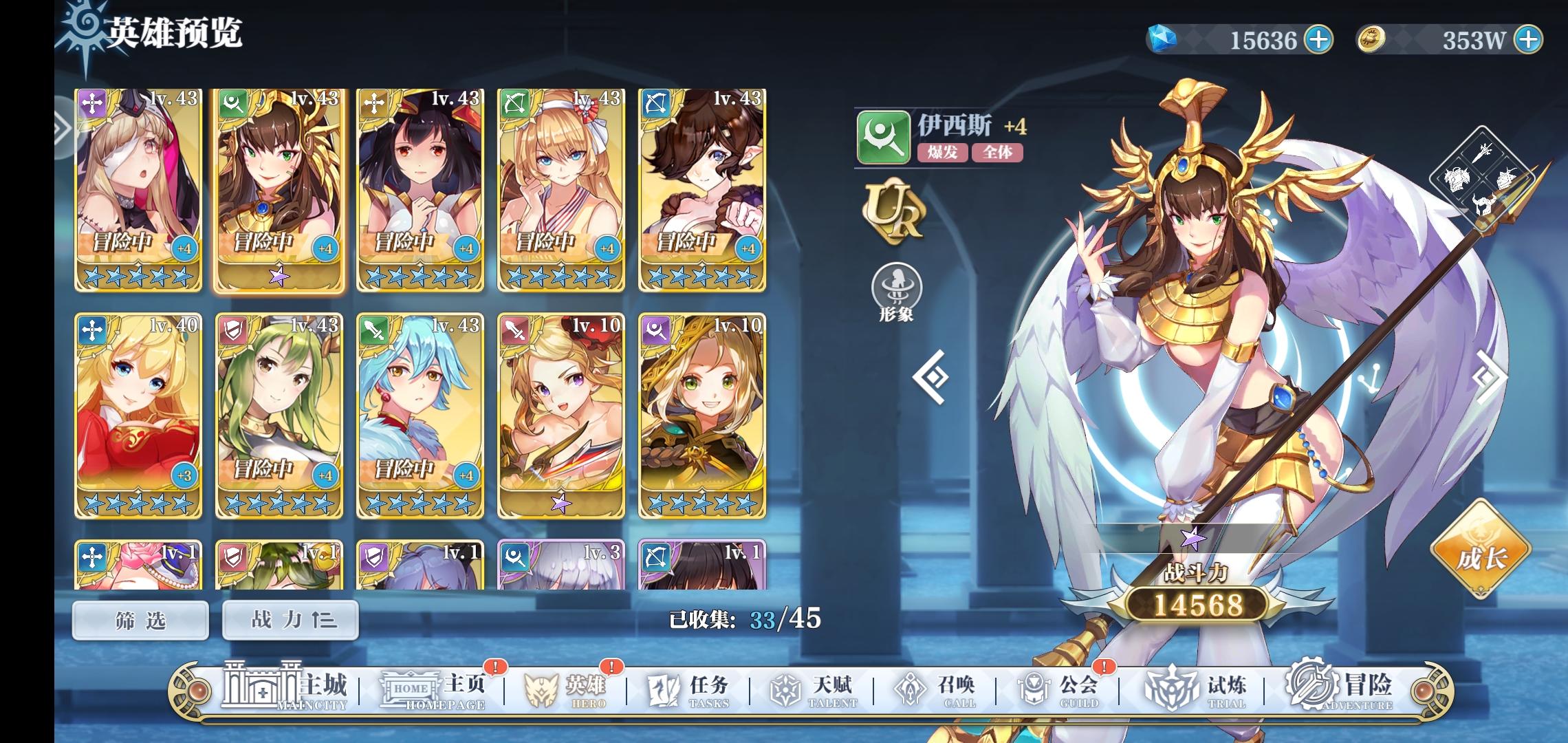
Task: Toggle the 全体 skill tag
Action: pyautogui.click(x=999, y=154)
